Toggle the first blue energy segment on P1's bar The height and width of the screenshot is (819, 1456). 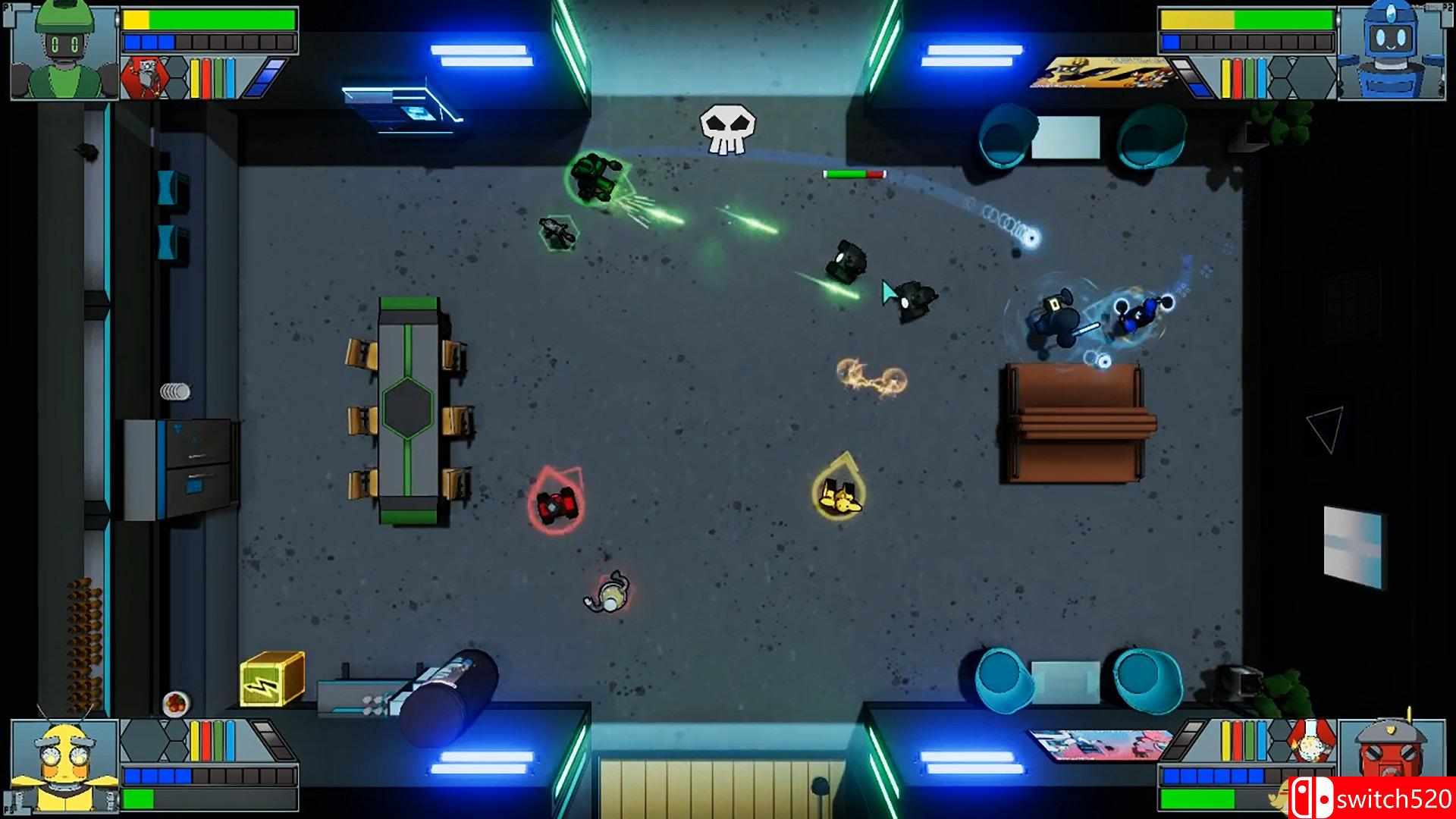pyautogui.click(x=132, y=42)
